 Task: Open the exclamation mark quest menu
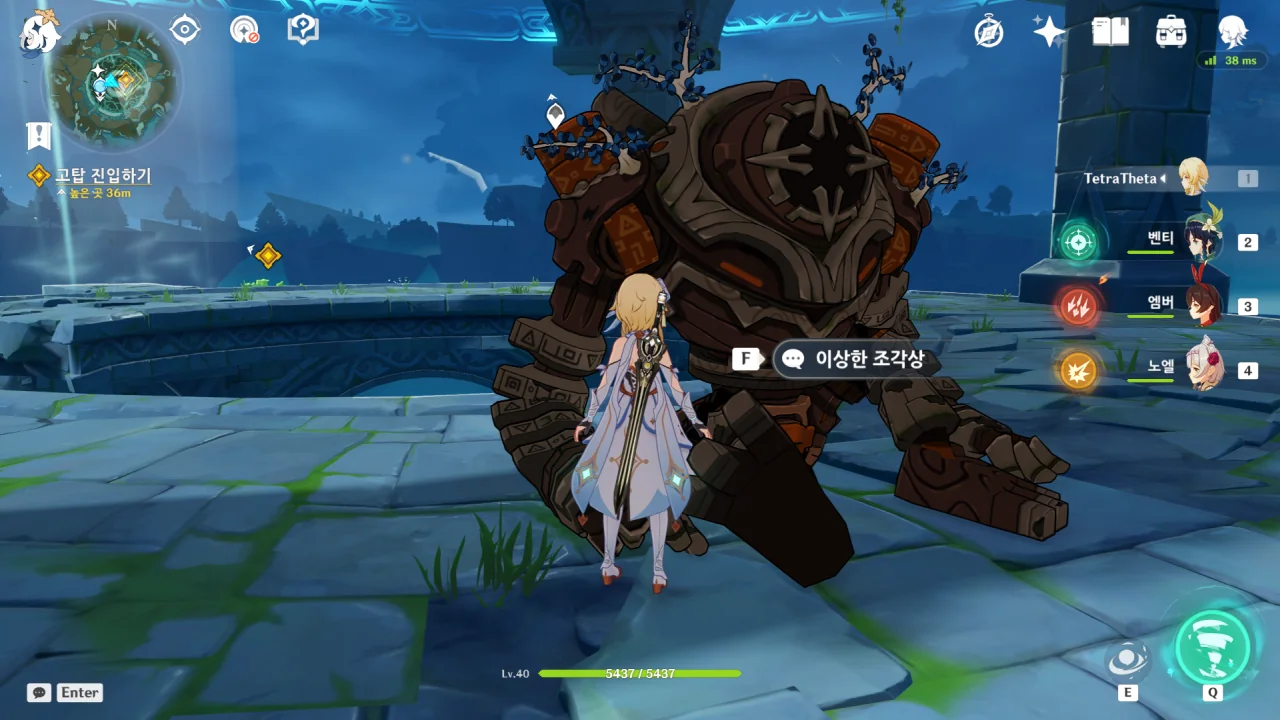click(x=39, y=136)
